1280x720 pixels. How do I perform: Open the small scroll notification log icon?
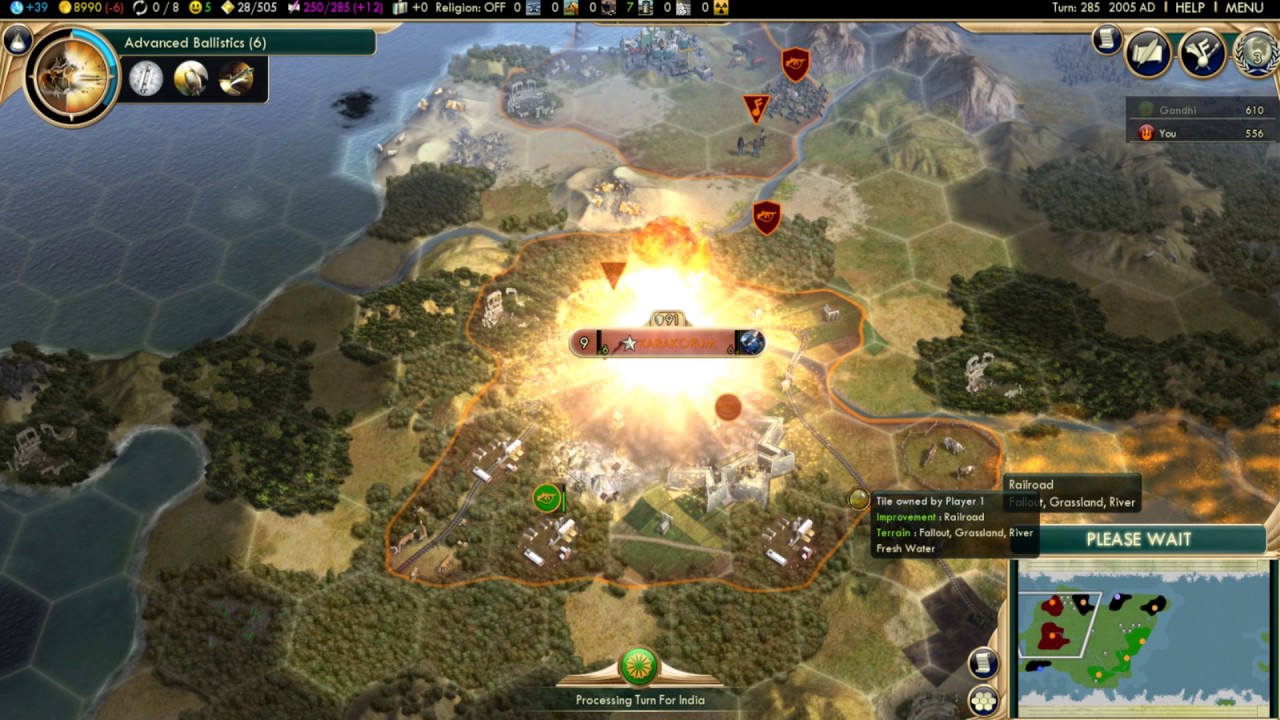(1106, 40)
